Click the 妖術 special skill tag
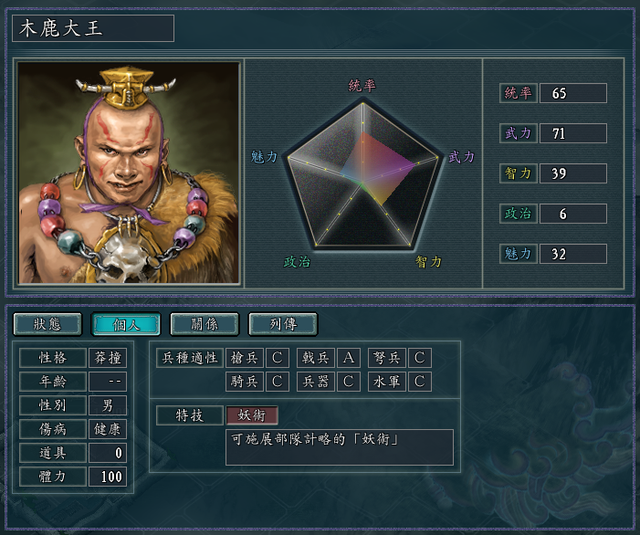 pos(252,415)
